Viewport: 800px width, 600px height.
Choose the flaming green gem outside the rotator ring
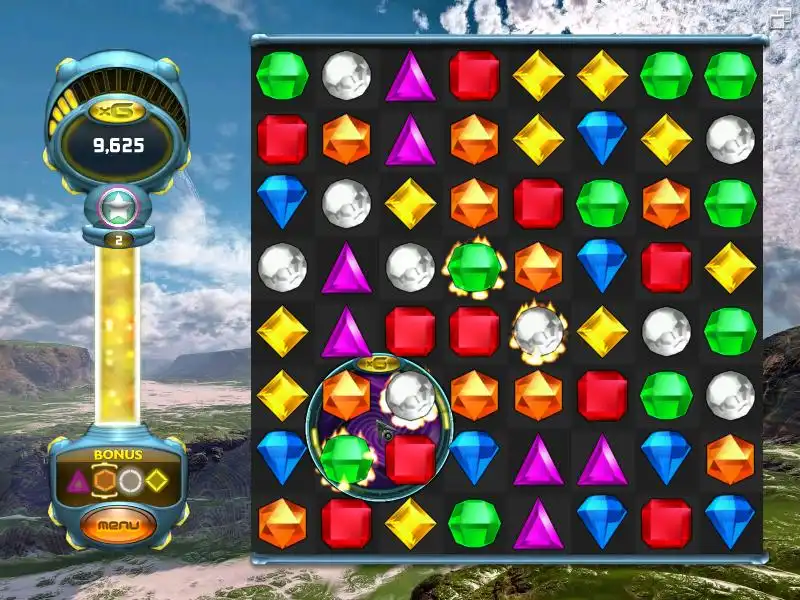pyautogui.click(x=474, y=267)
